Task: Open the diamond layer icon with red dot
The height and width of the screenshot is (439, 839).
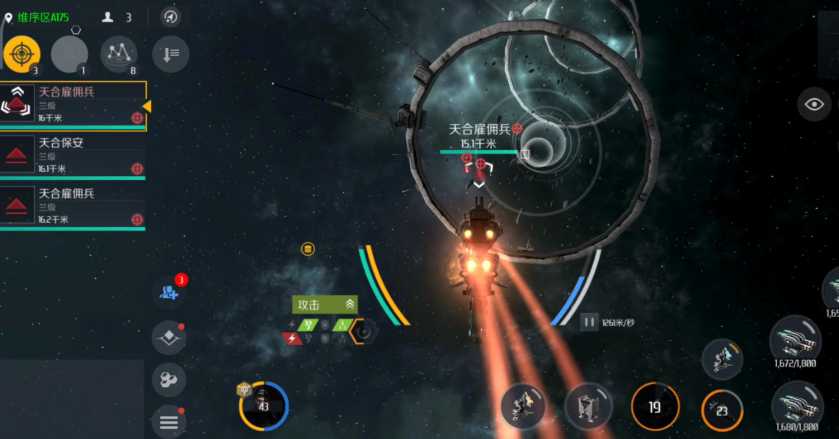Action: [168, 337]
